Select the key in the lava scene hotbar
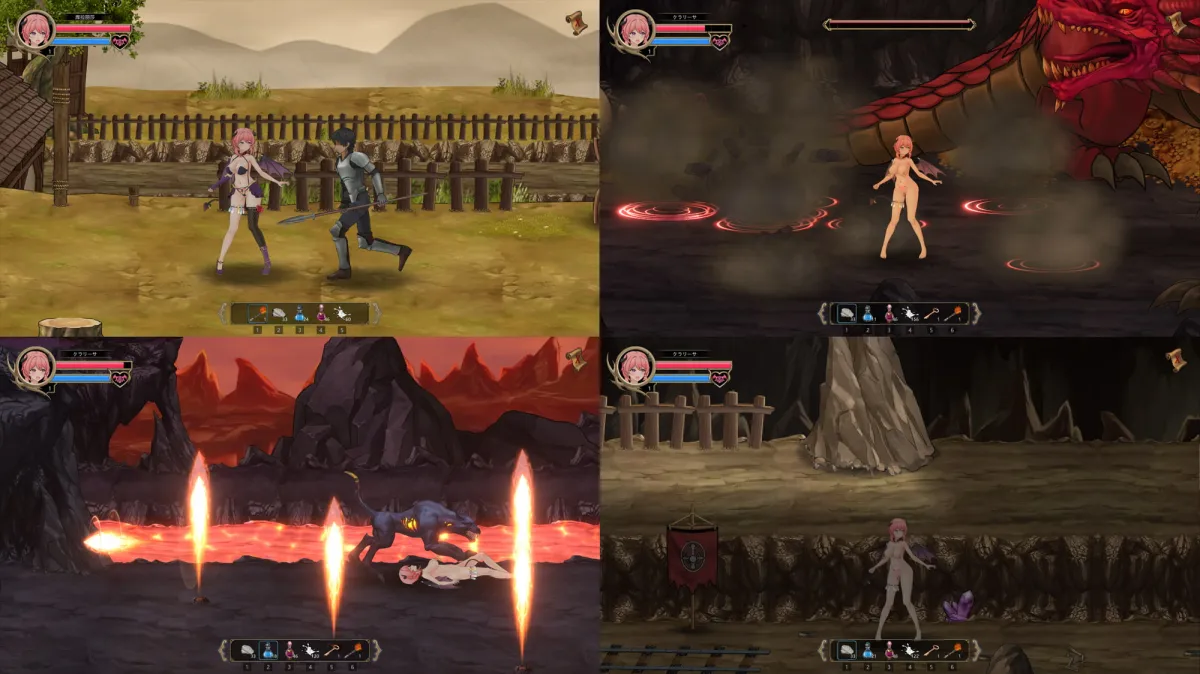1200x674 pixels. (x=331, y=650)
